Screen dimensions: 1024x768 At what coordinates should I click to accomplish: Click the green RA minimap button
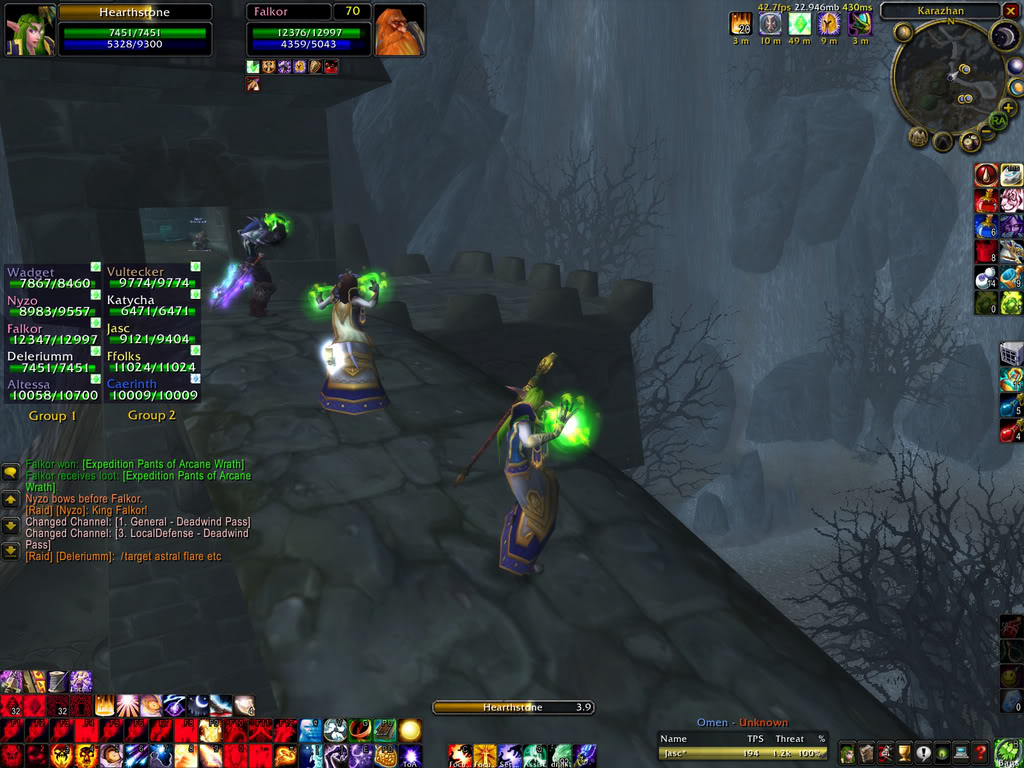997,122
